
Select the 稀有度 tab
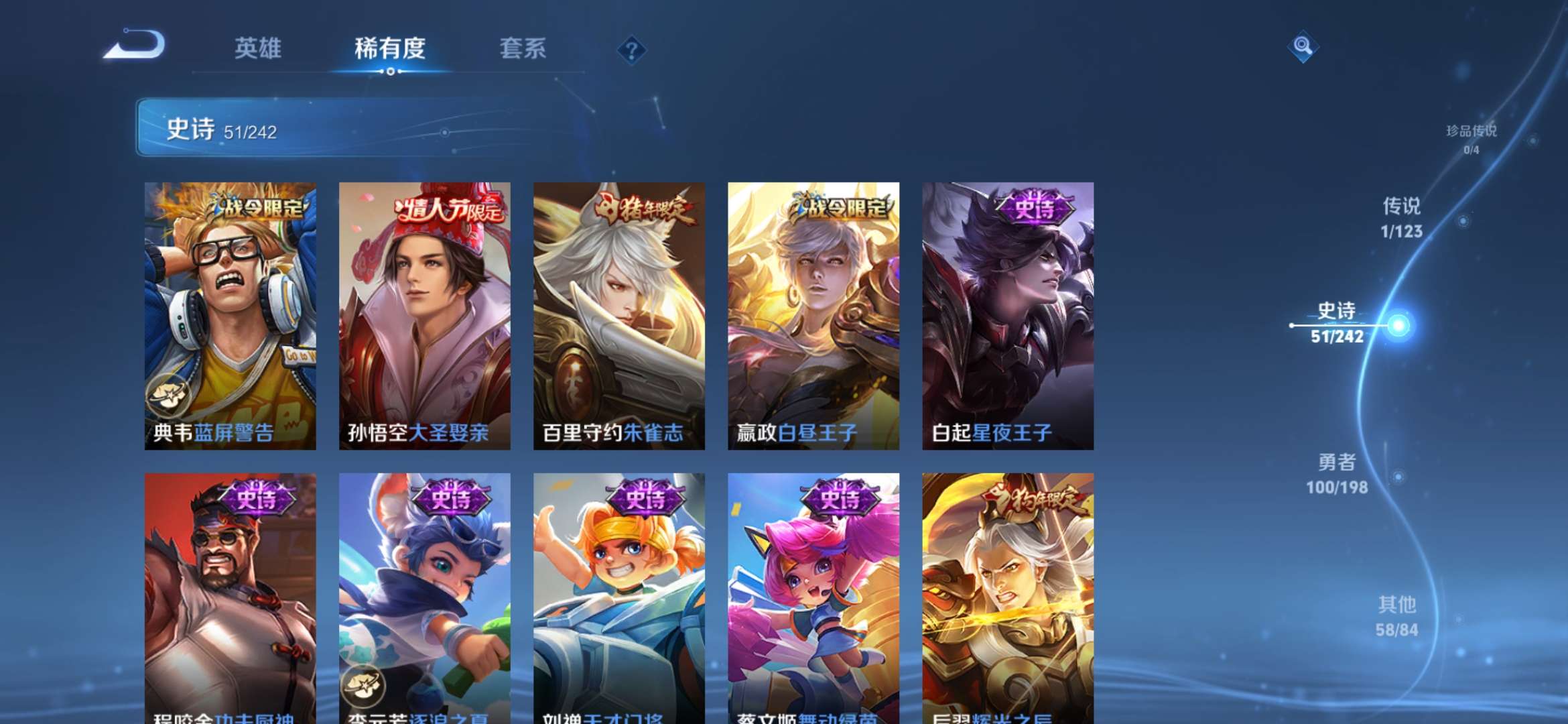390,48
